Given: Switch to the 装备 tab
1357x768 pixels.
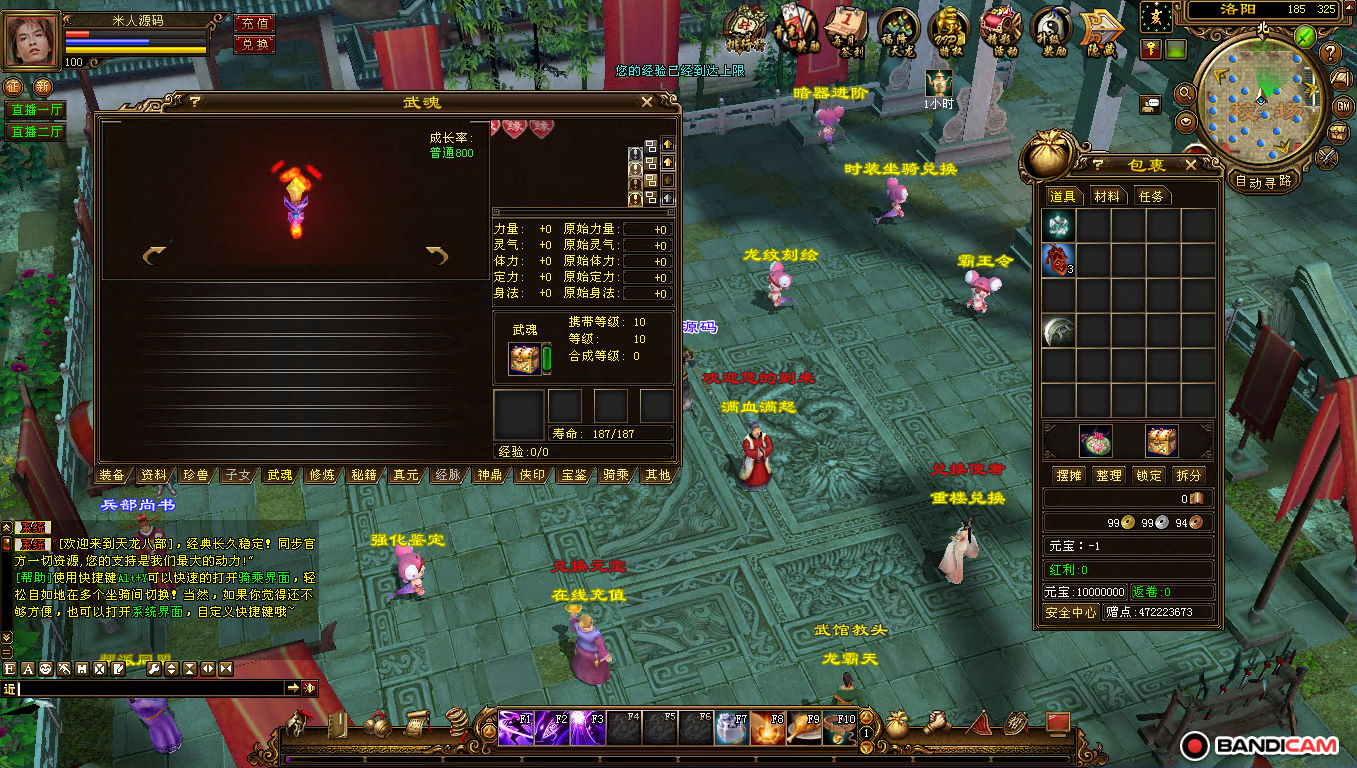Looking at the screenshot, I should 112,475.
